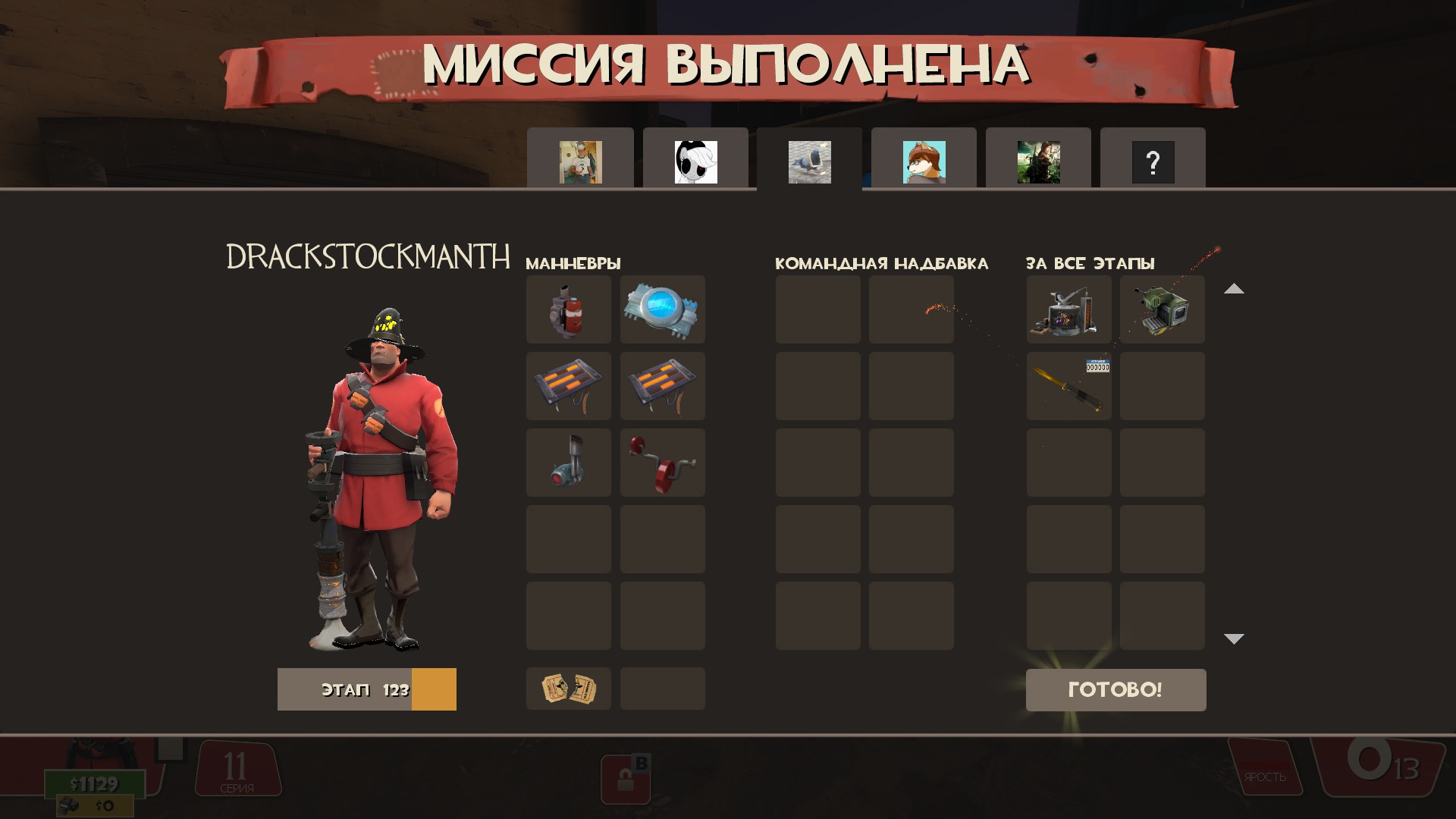Click the second reinforced robot part item

coord(661,386)
